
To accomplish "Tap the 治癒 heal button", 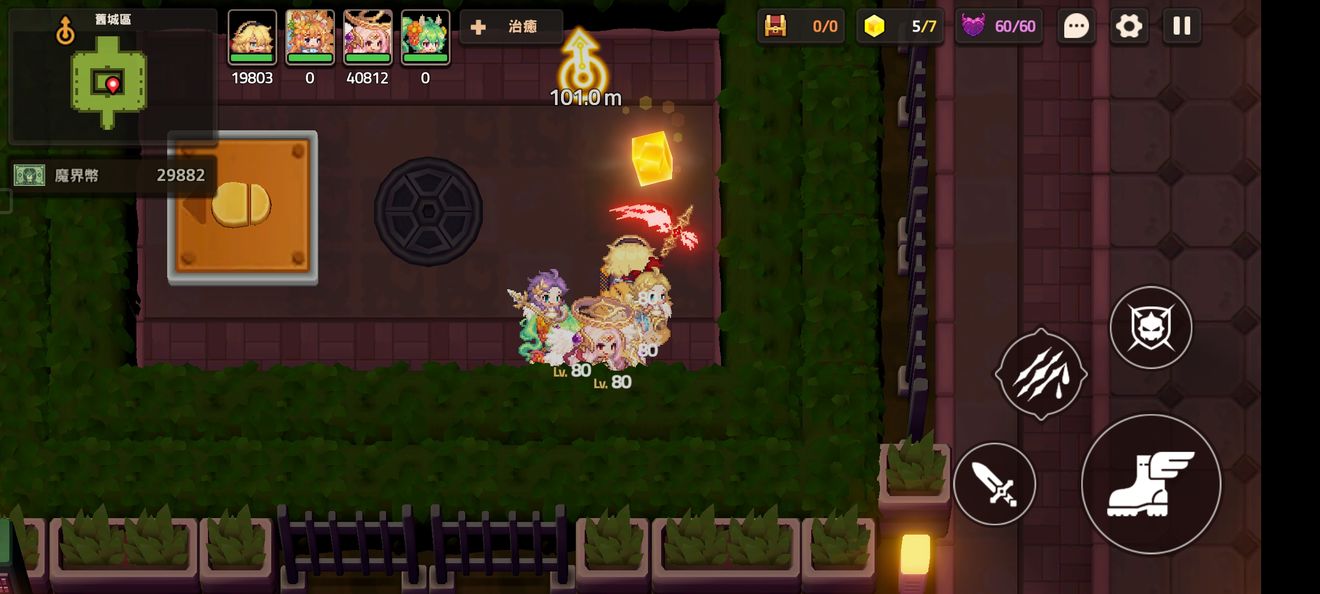I will point(511,27).
